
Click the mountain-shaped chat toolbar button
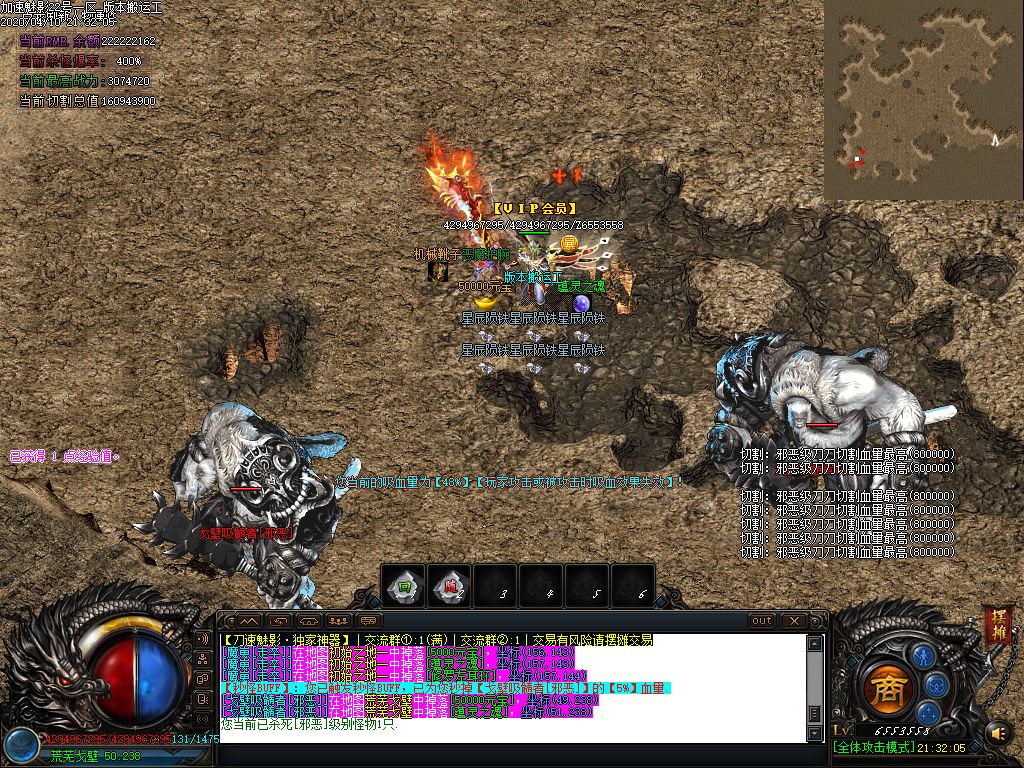[247, 621]
